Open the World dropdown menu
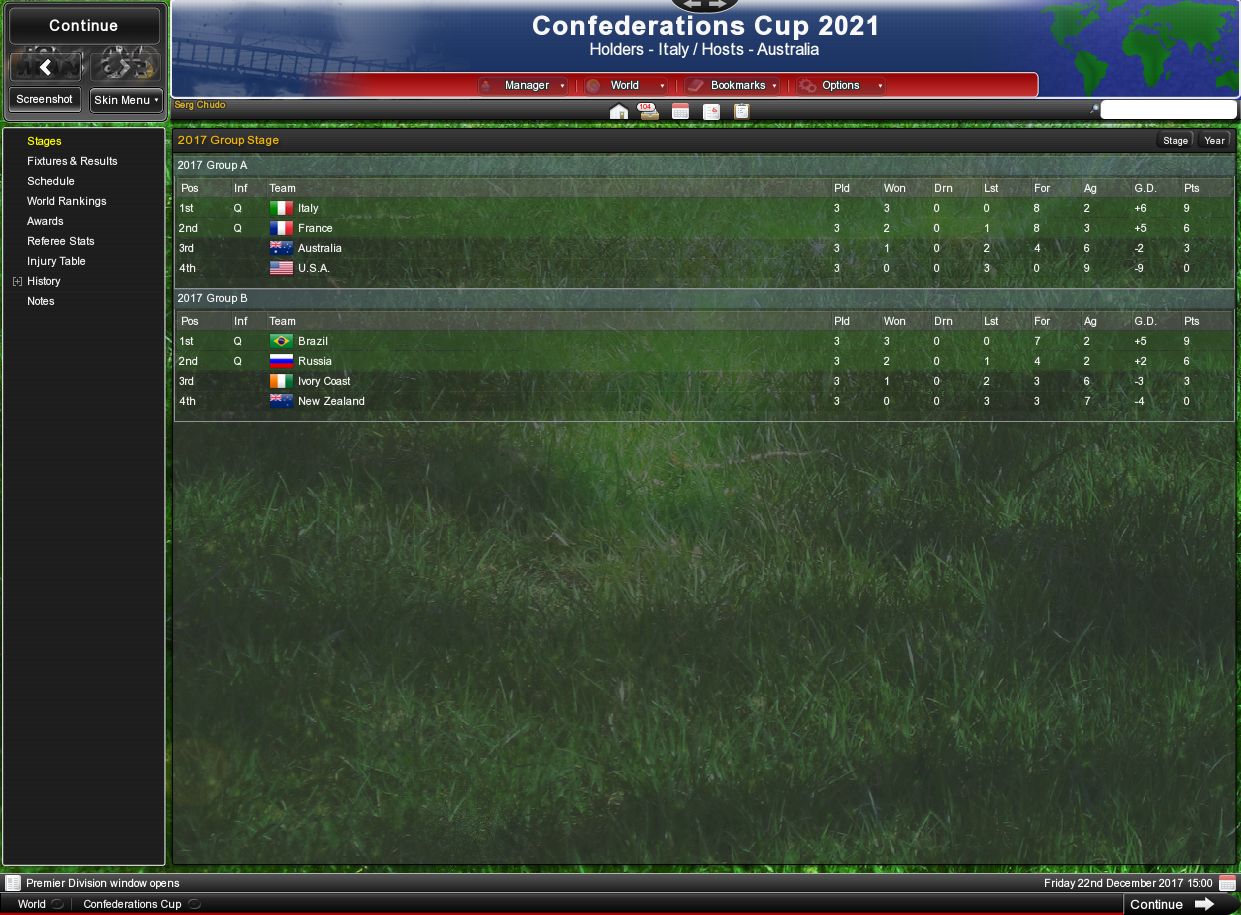The width and height of the screenshot is (1241, 915). coord(626,86)
